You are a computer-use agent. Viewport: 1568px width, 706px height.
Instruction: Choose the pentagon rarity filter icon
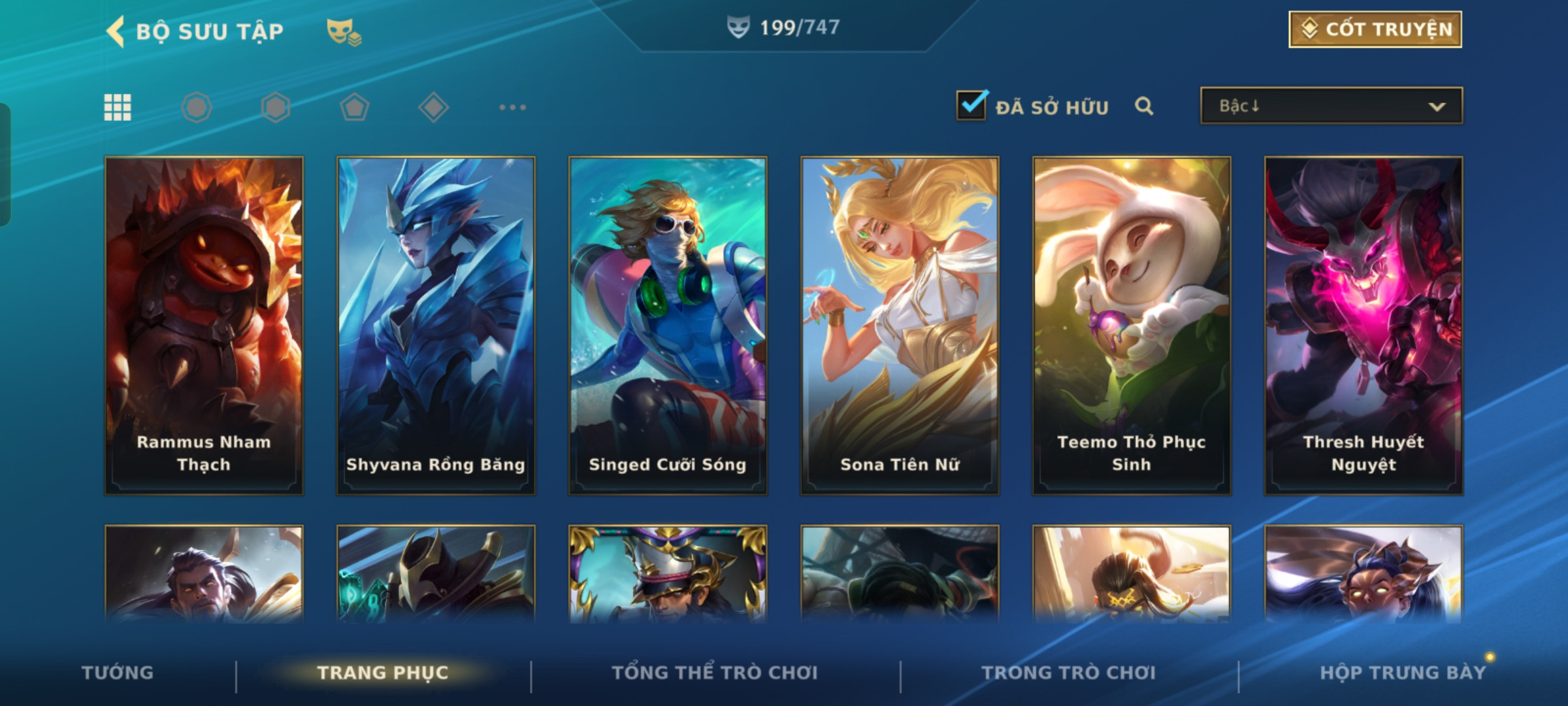pyautogui.click(x=354, y=107)
